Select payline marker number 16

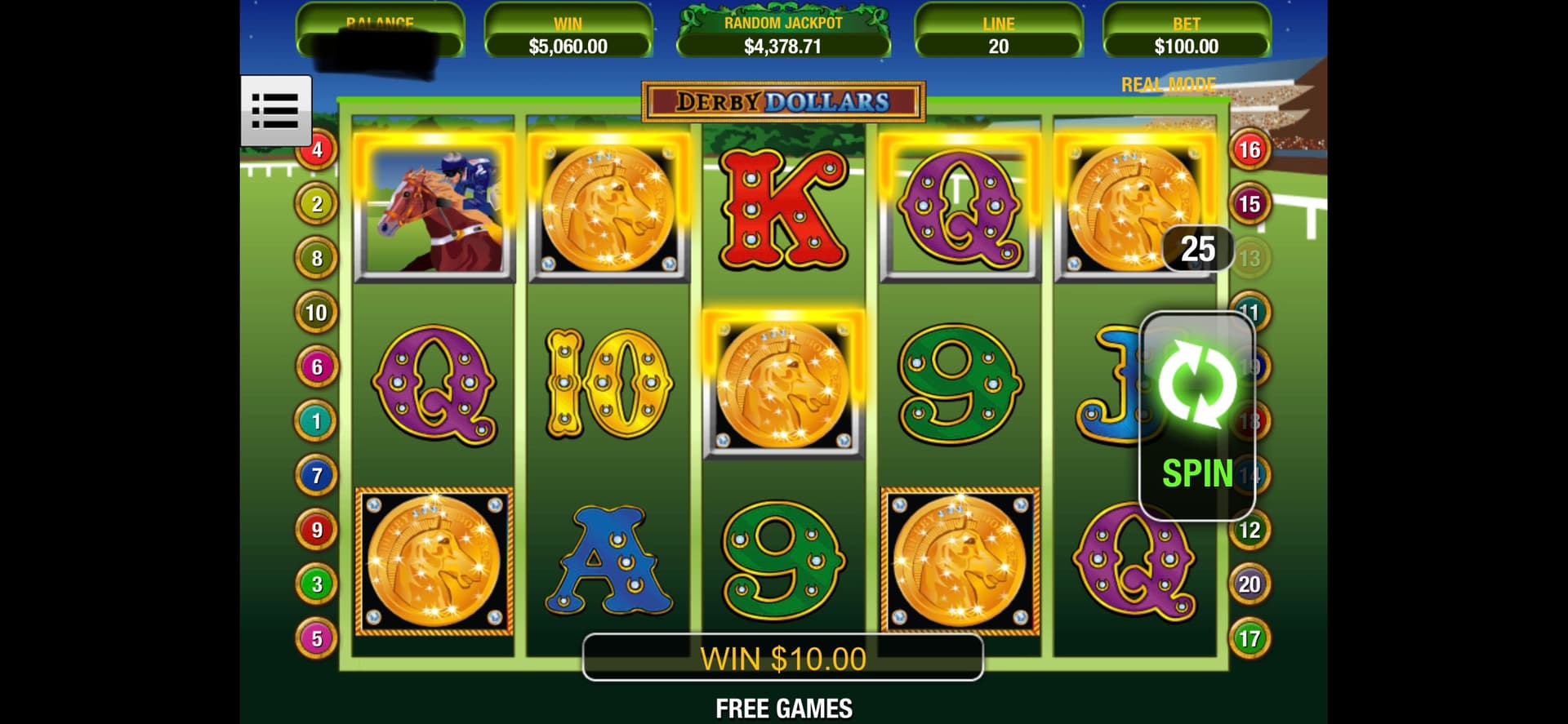(1249, 150)
